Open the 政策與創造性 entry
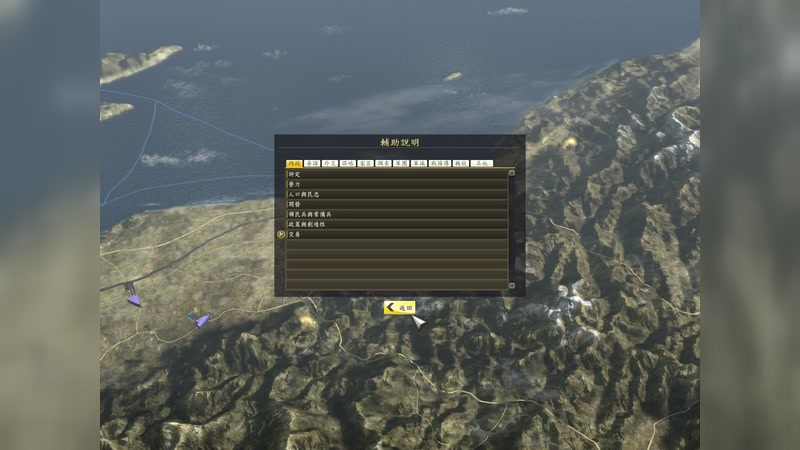This screenshot has width=800, height=450. point(396,224)
